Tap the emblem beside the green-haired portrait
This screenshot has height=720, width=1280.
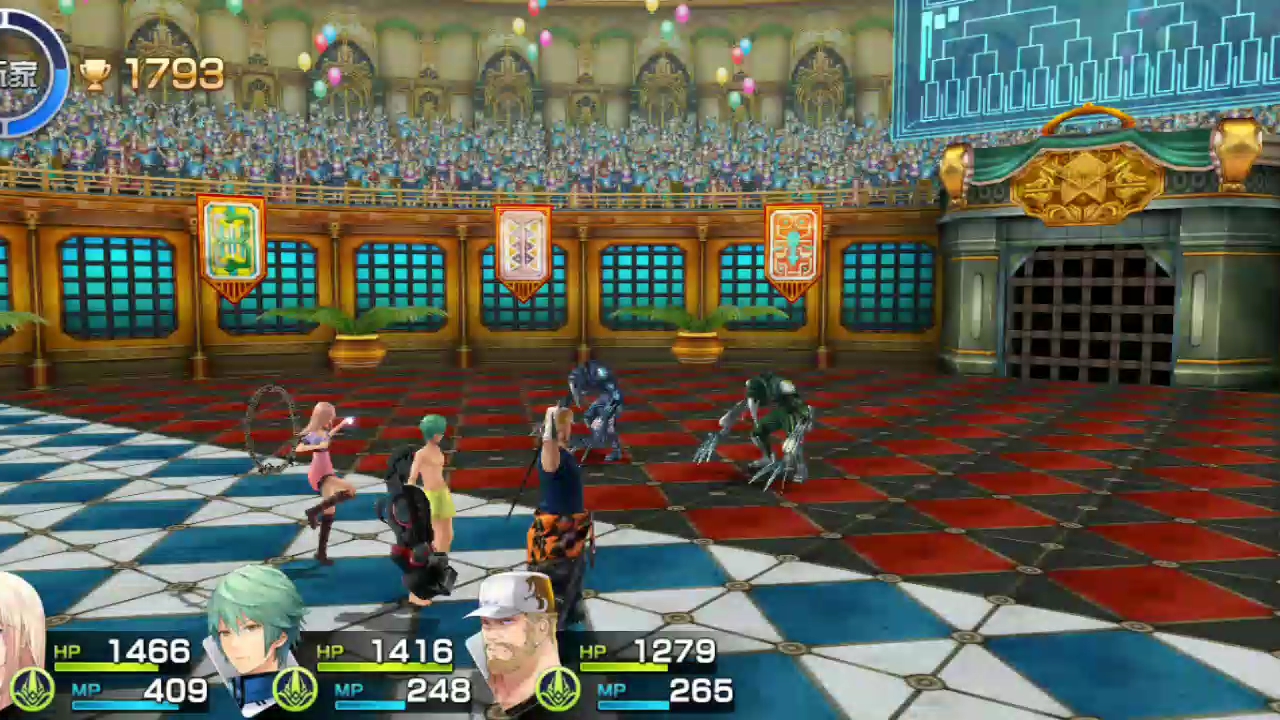[x=295, y=689]
